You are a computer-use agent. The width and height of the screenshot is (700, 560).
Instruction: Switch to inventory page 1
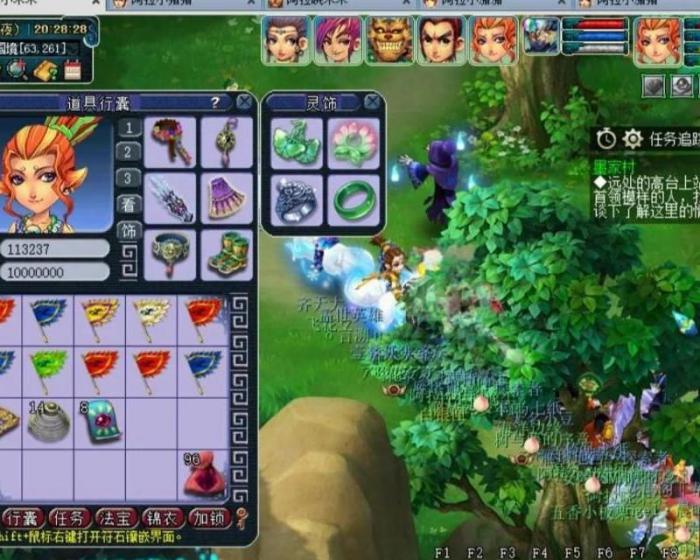pos(128,127)
